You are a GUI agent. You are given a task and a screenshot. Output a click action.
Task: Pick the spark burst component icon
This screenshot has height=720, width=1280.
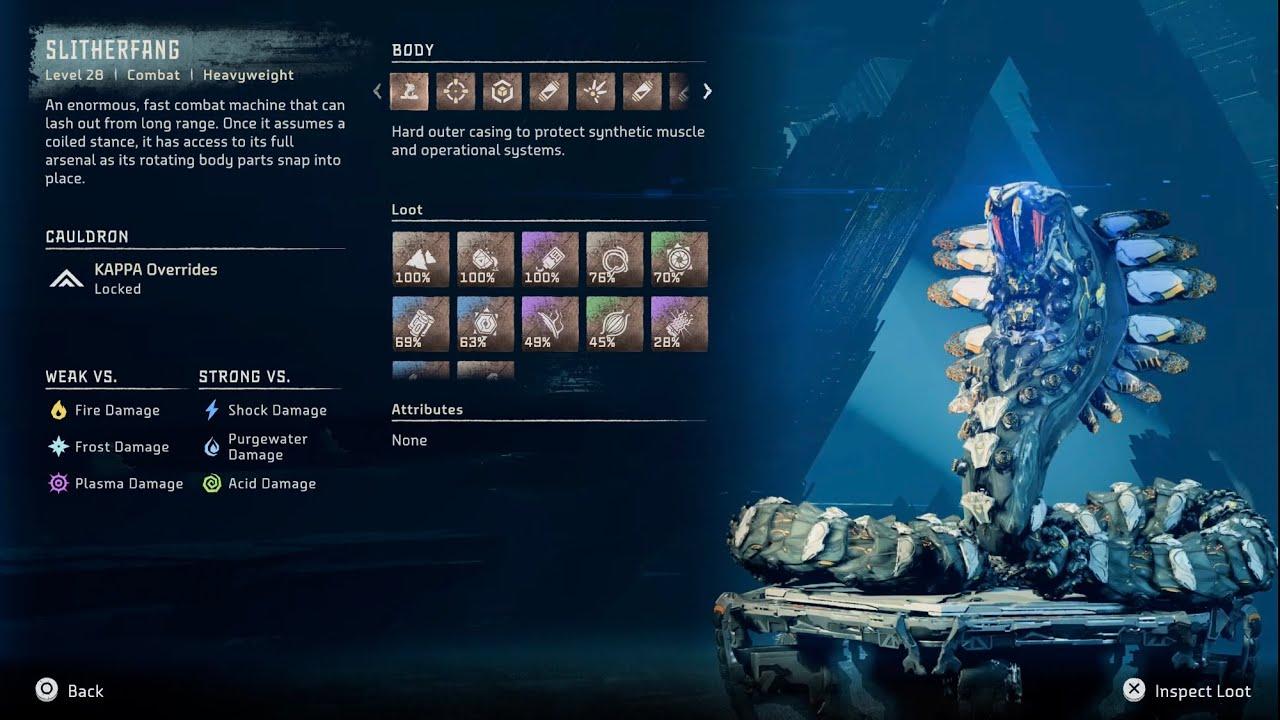point(595,92)
